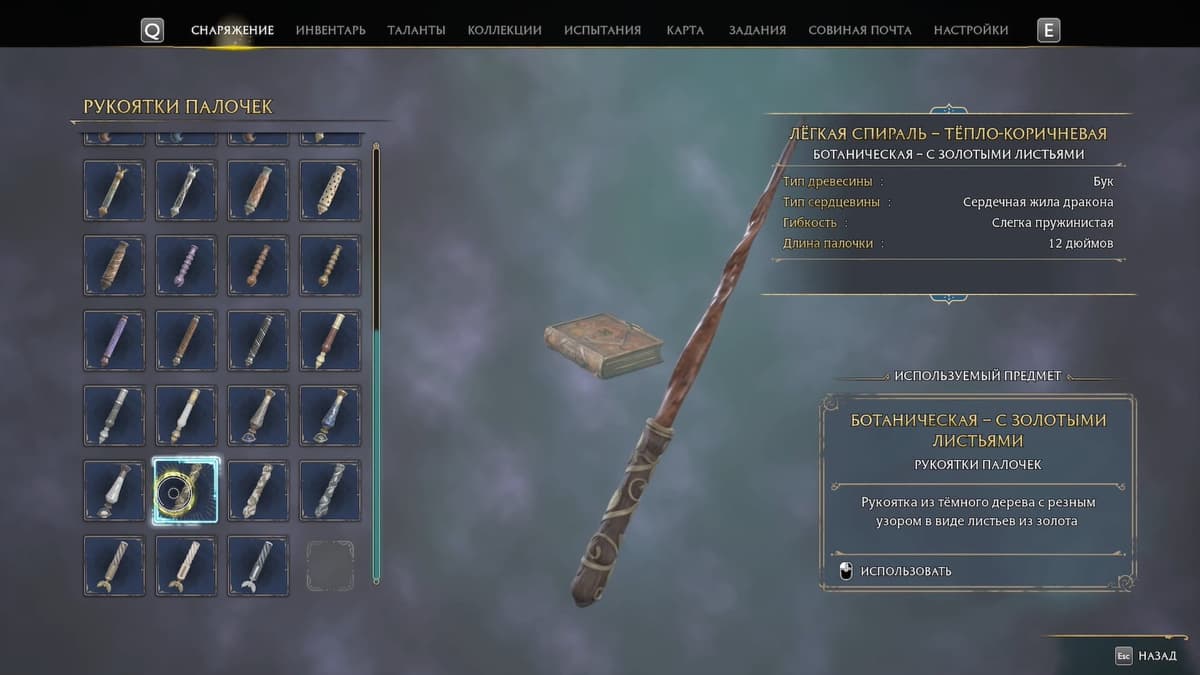The width and height of the screenshot is (1200, 675).
Task: Select the Снаряжение tab
Action: 232,30
